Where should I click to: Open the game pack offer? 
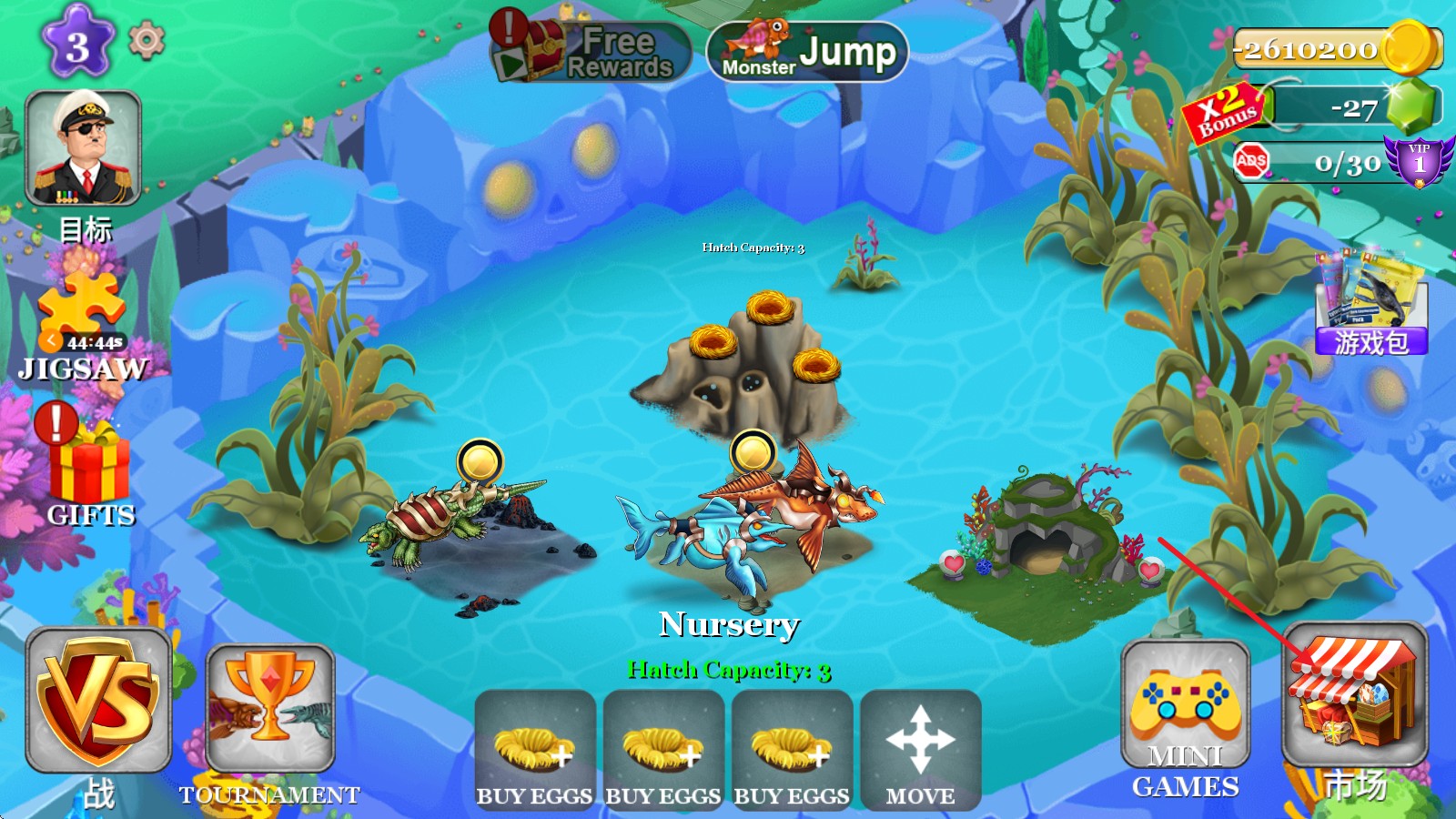[1371, 305]
